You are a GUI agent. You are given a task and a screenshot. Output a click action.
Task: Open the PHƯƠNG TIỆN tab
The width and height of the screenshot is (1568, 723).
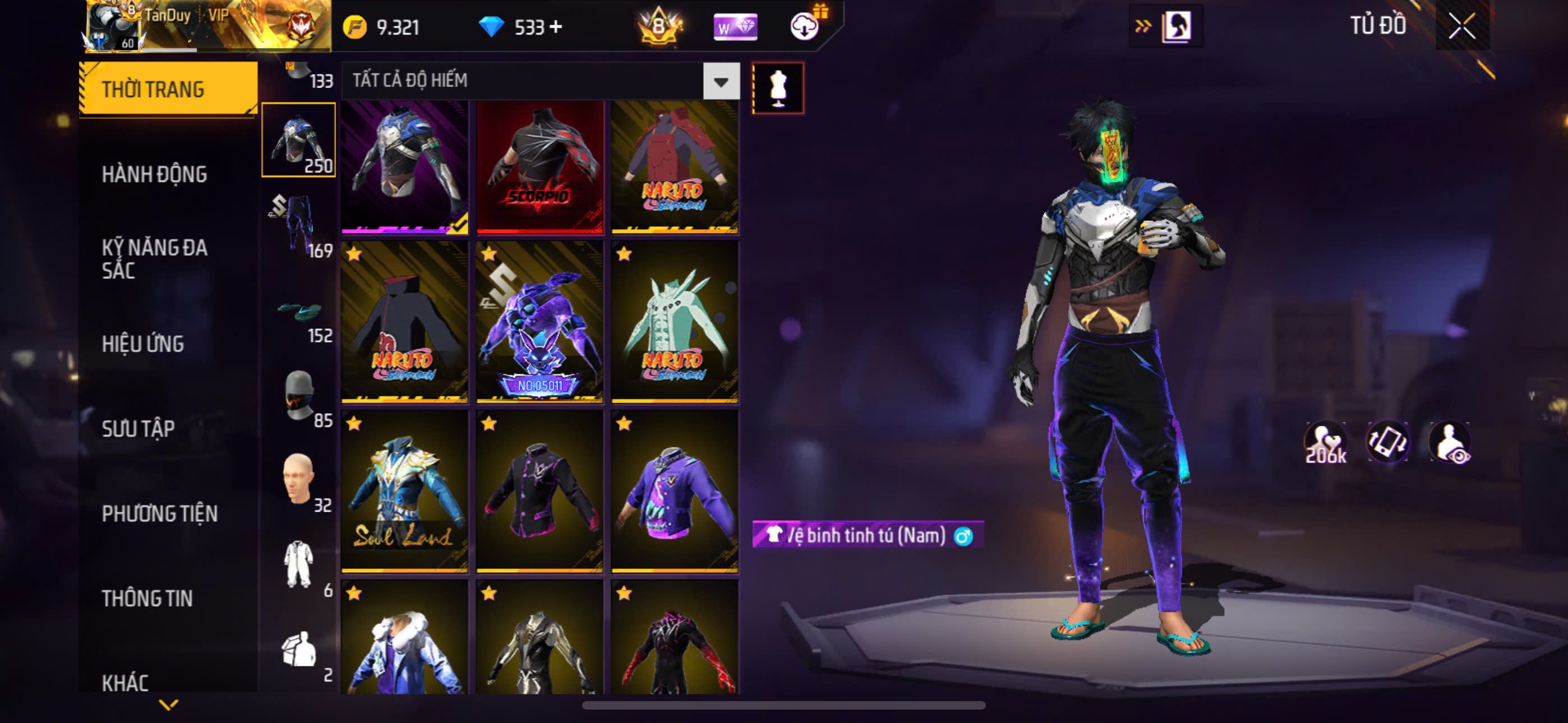click(159, 513)
